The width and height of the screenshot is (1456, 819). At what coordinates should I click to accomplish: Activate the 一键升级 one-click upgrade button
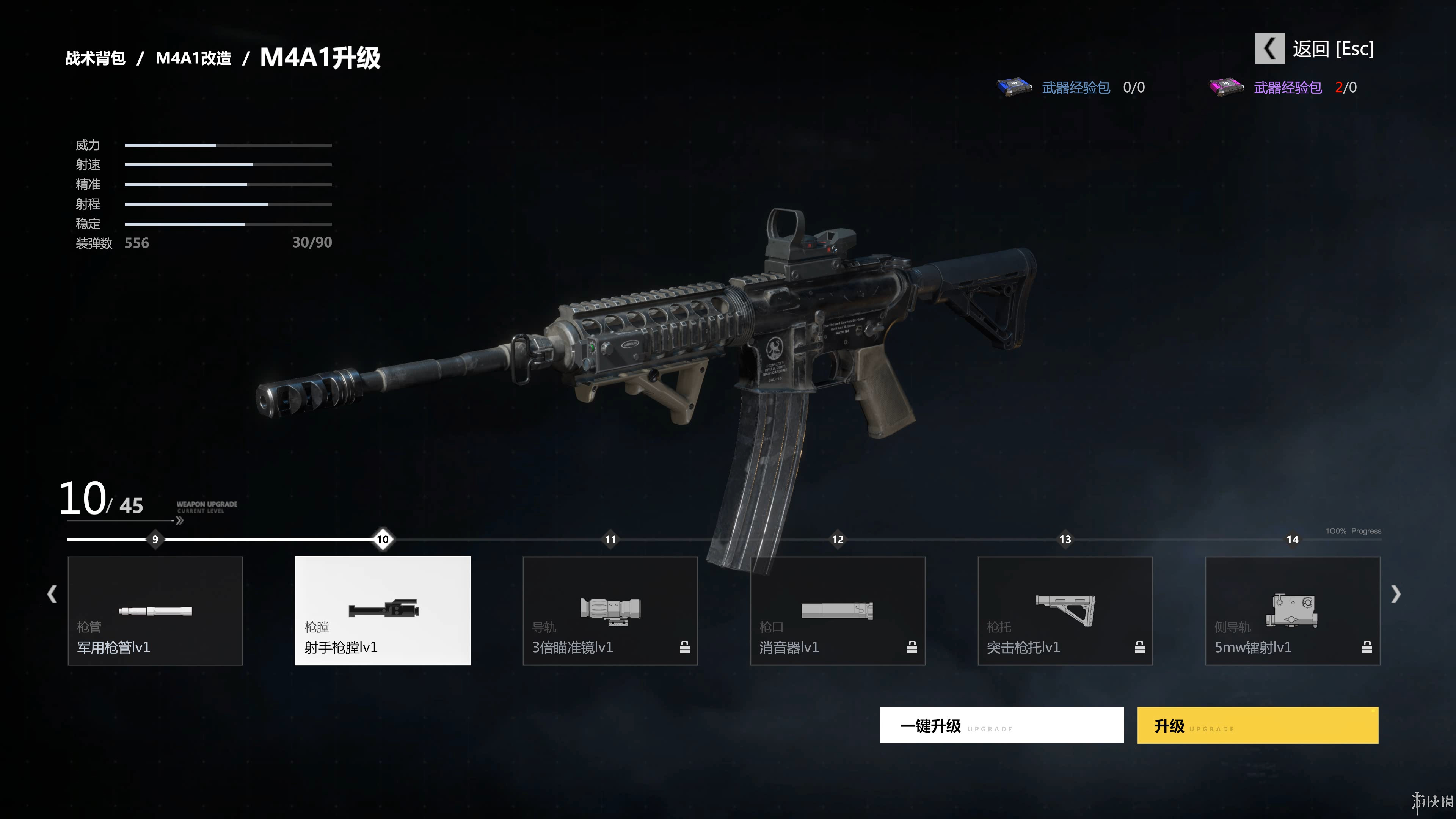pos(1001,725)
